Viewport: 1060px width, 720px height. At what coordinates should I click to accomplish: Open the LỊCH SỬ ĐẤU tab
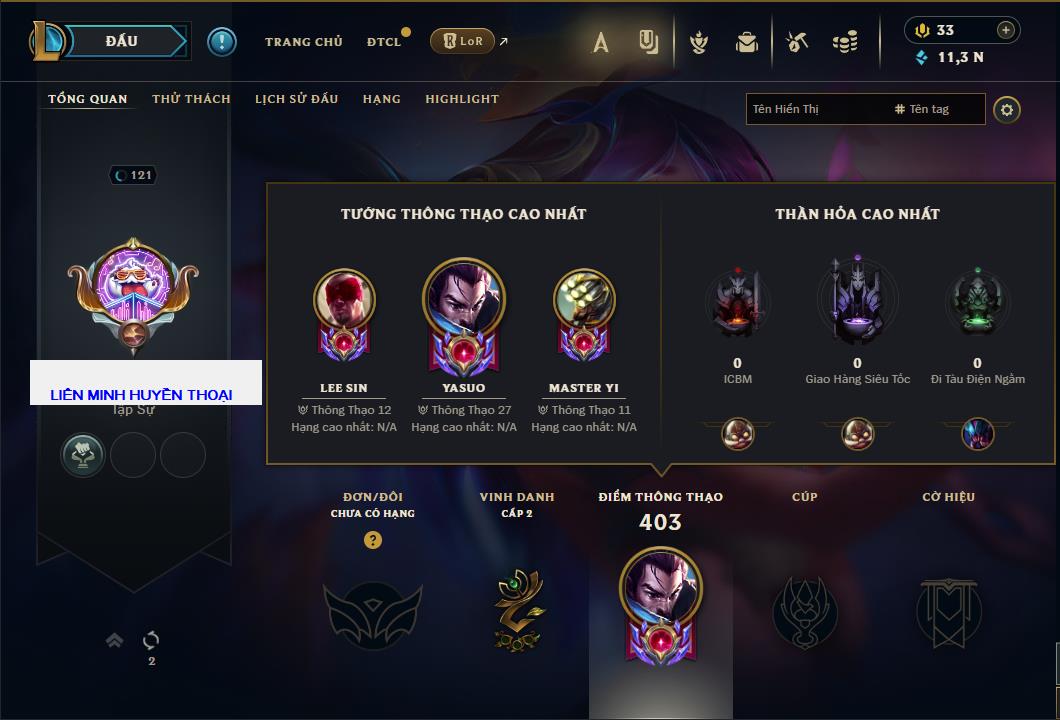pyautogui.click(x=296, y=99)
